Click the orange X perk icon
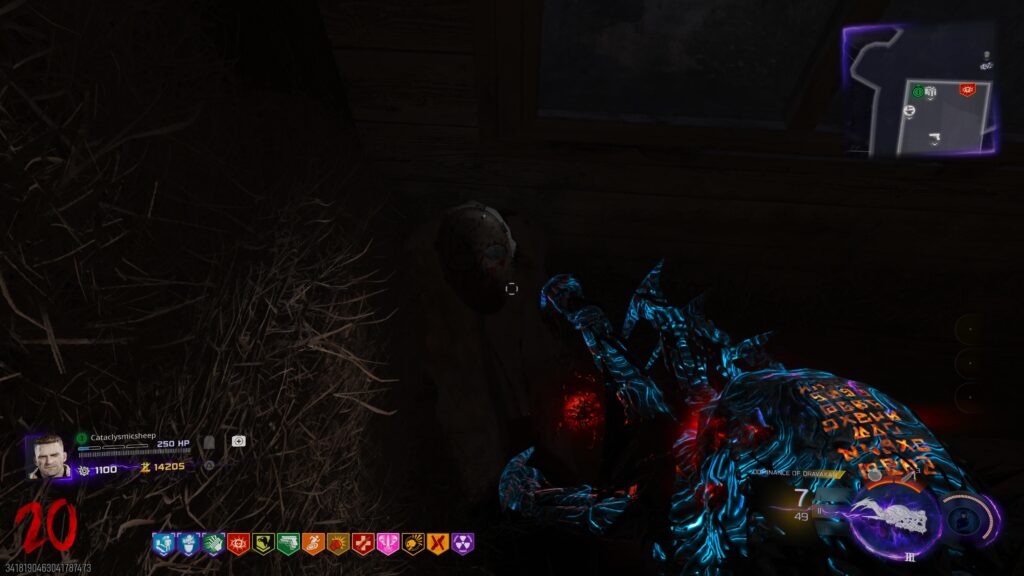 click(x=438, y=543)
